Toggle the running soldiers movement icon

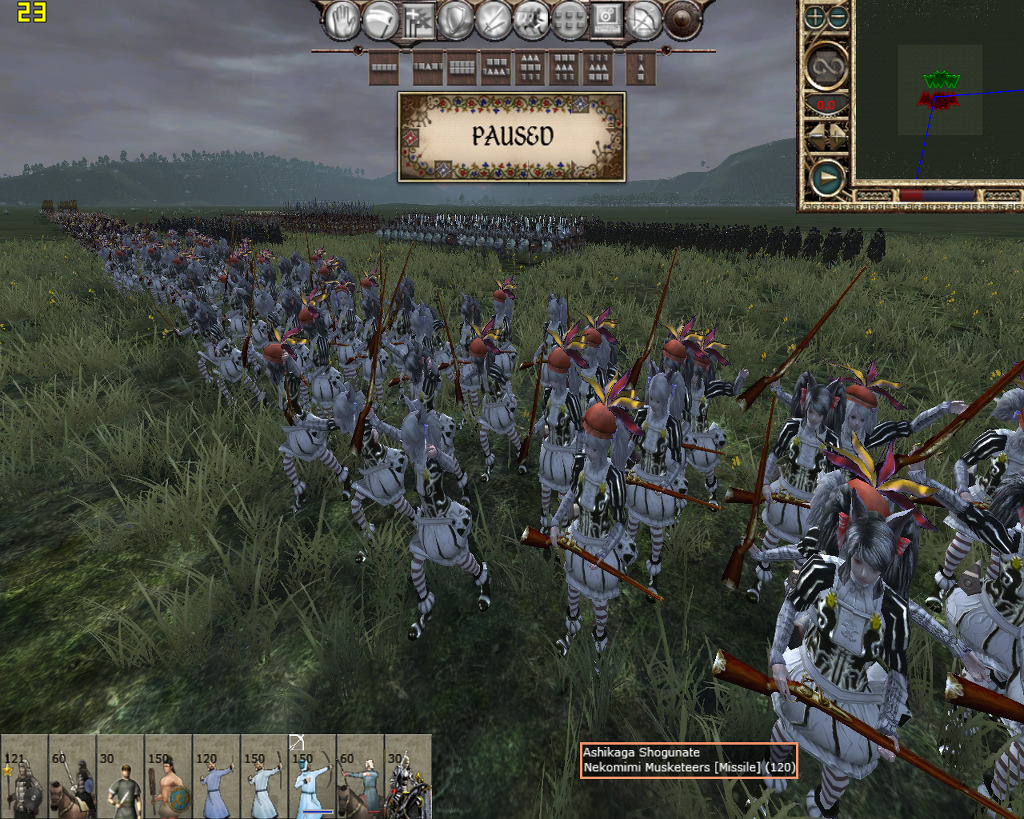click(x=531, y=19)
